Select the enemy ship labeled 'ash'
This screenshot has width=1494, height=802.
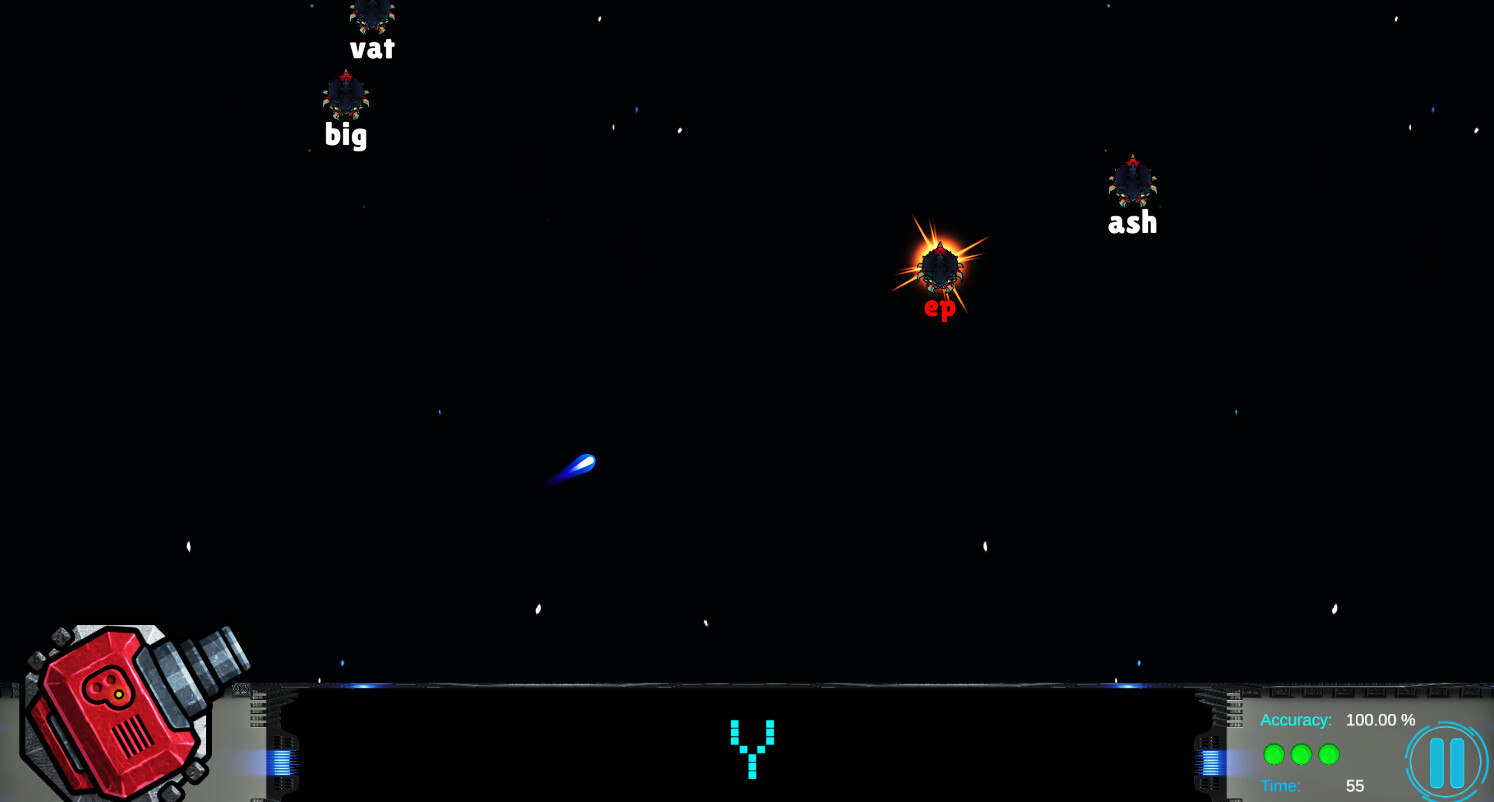[1131, 183]
